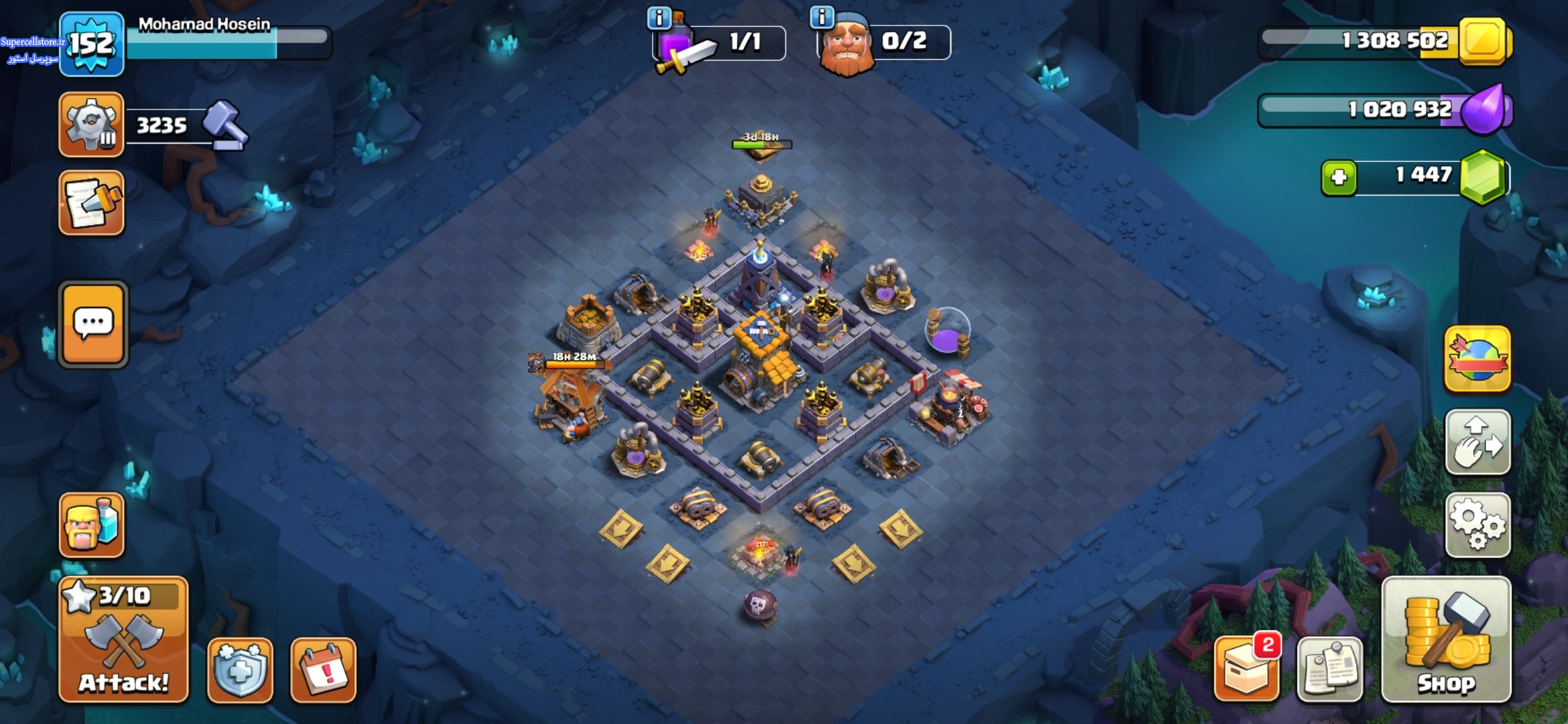Open the army overview barbarian button
Screen dimensions: 1568x724
coord(92,526)
